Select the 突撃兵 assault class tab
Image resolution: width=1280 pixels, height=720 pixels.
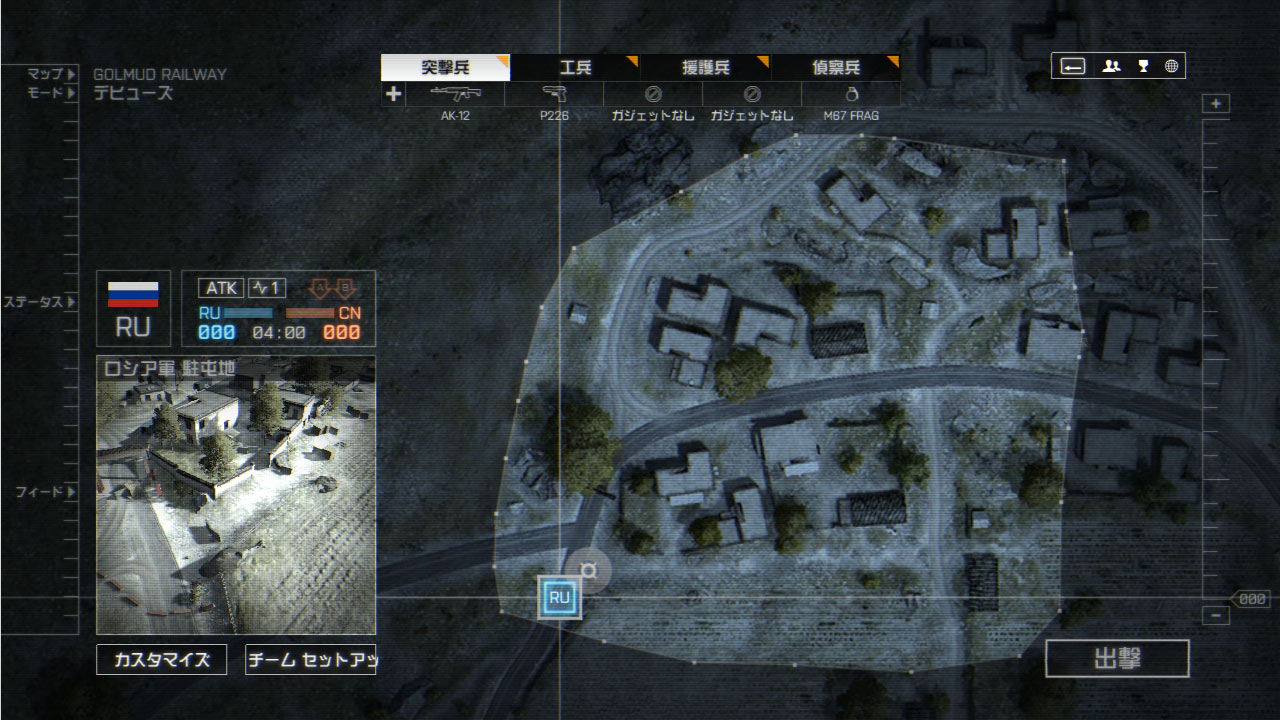pyautogui.click(x=445, y=68)
